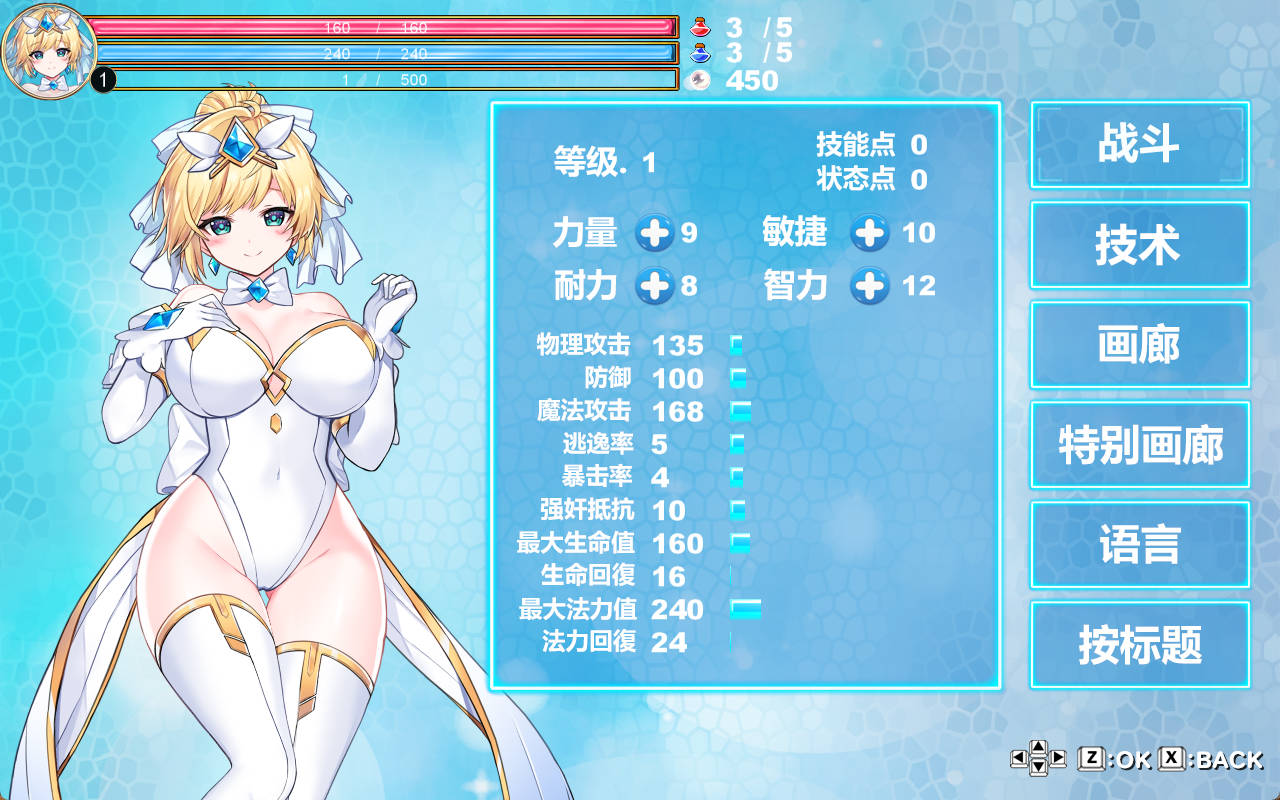
Task: Open the 技术 skills menu
Action: pos(1139,245)
